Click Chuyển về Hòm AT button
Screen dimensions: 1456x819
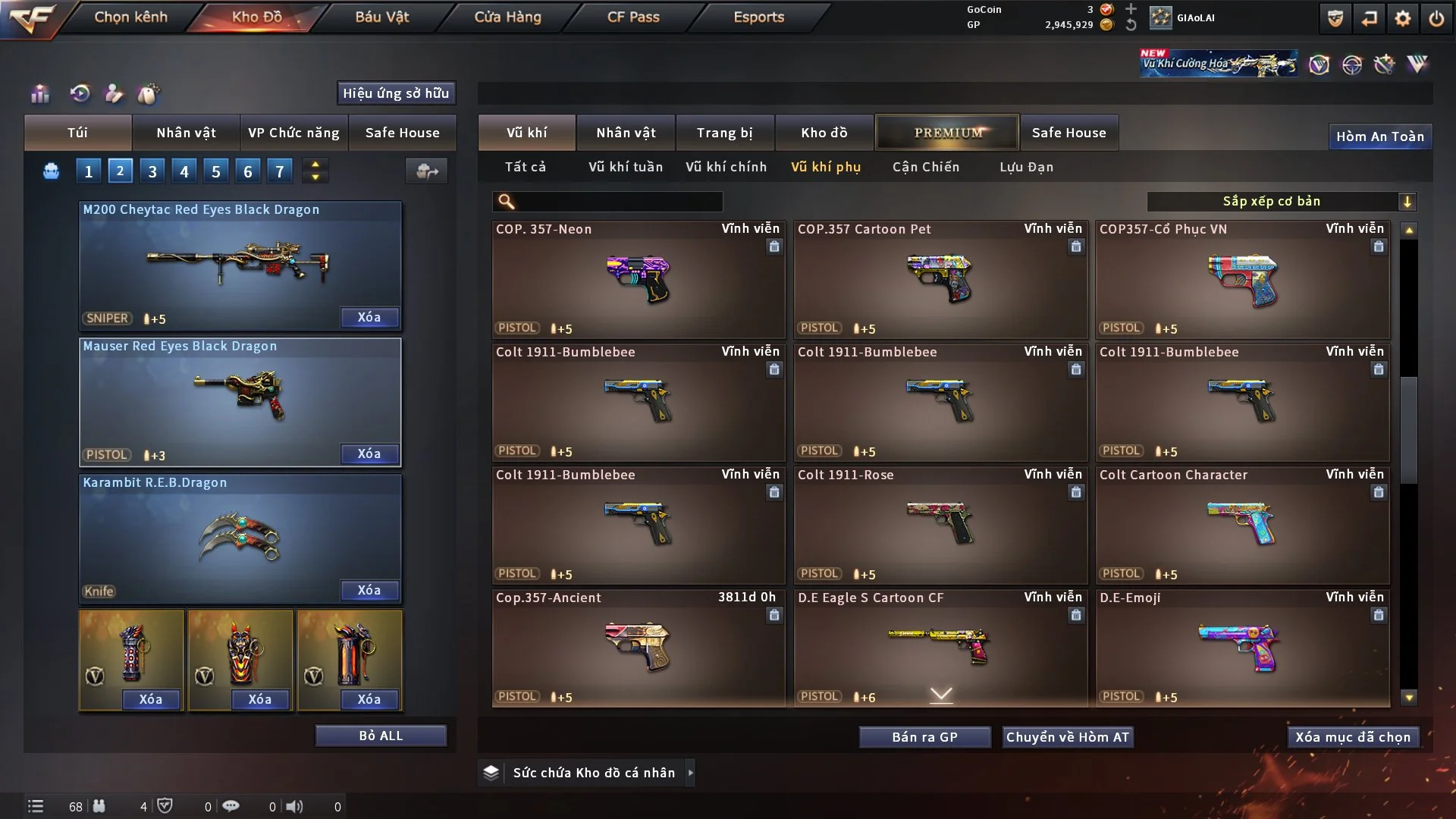1068,737
